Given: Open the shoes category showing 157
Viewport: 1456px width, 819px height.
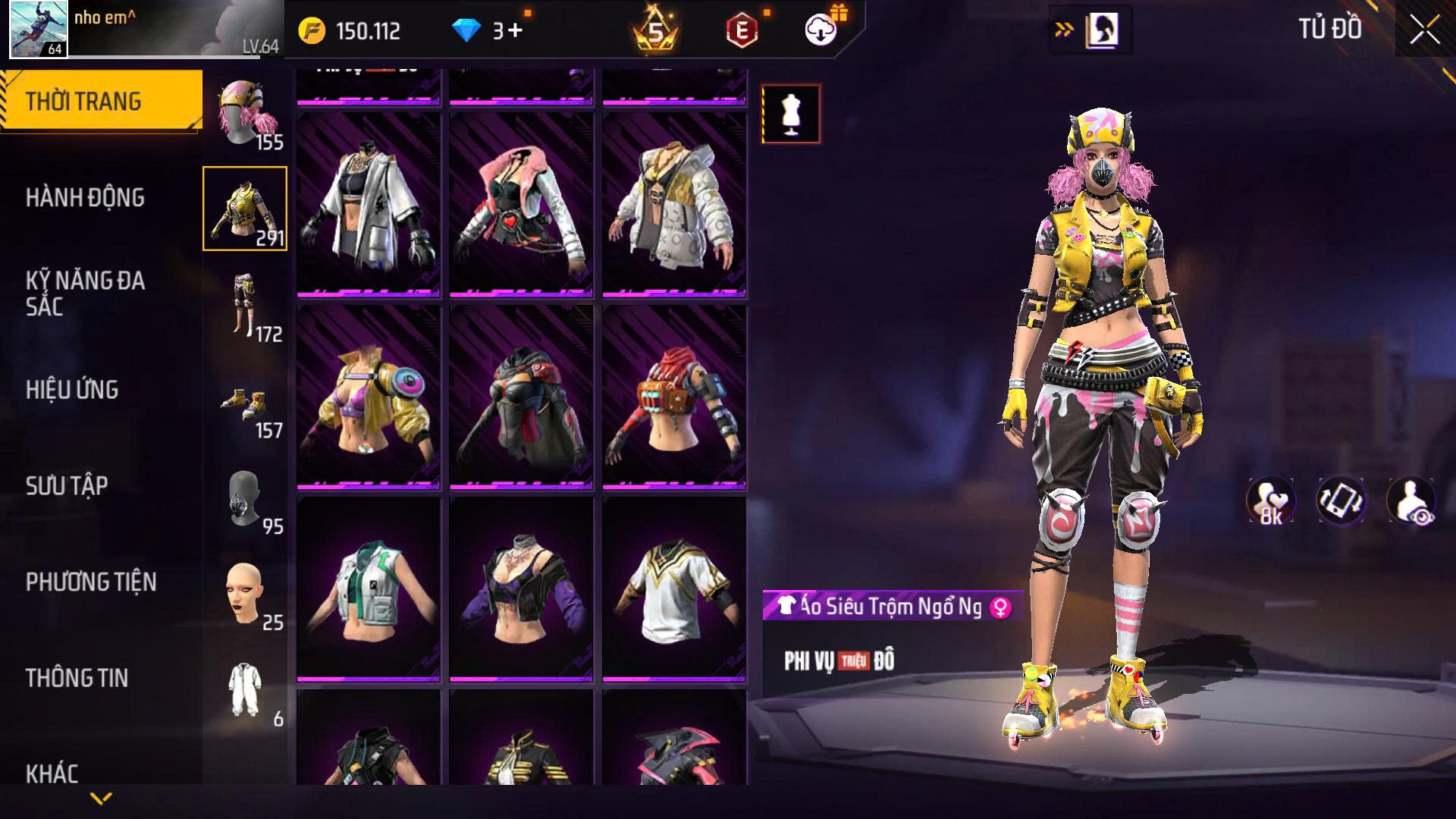Looking at the screenshot, I should (245, 402).
